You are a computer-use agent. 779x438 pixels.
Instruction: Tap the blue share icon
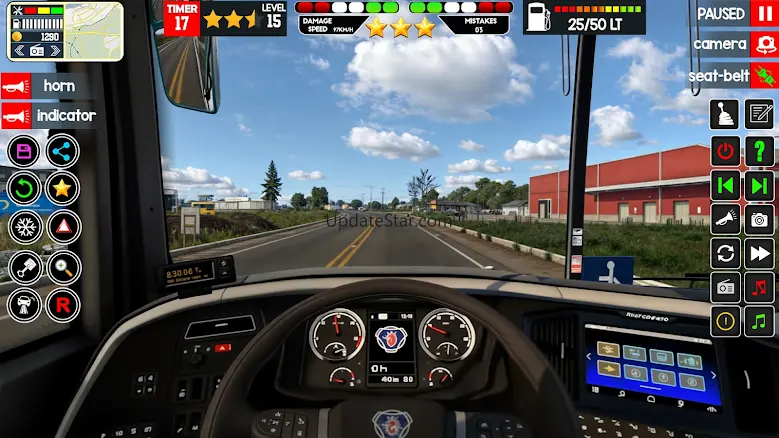click(63, 151)
